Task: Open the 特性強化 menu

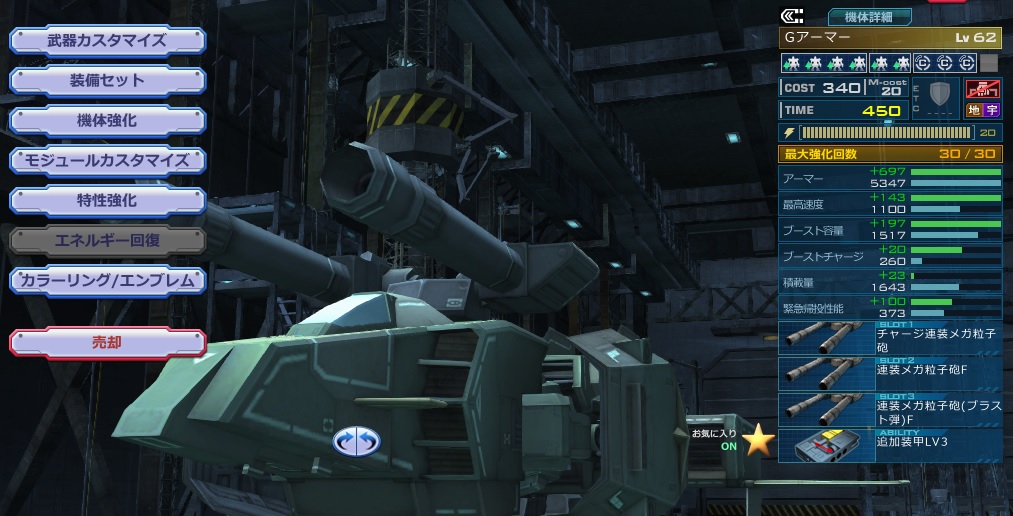Action: [x=108, y=200]
